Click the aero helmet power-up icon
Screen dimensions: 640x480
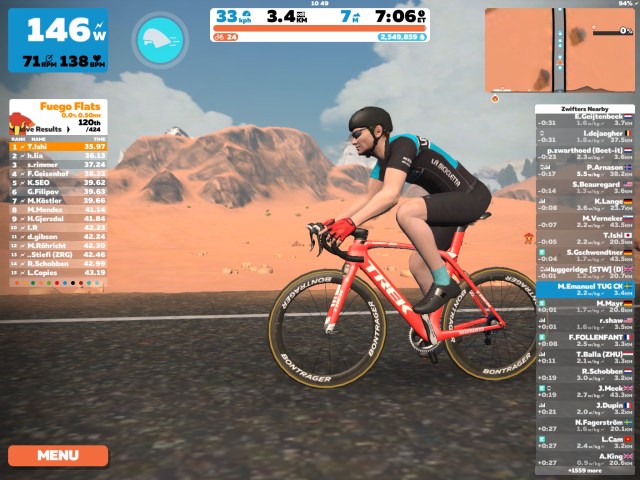160,38
